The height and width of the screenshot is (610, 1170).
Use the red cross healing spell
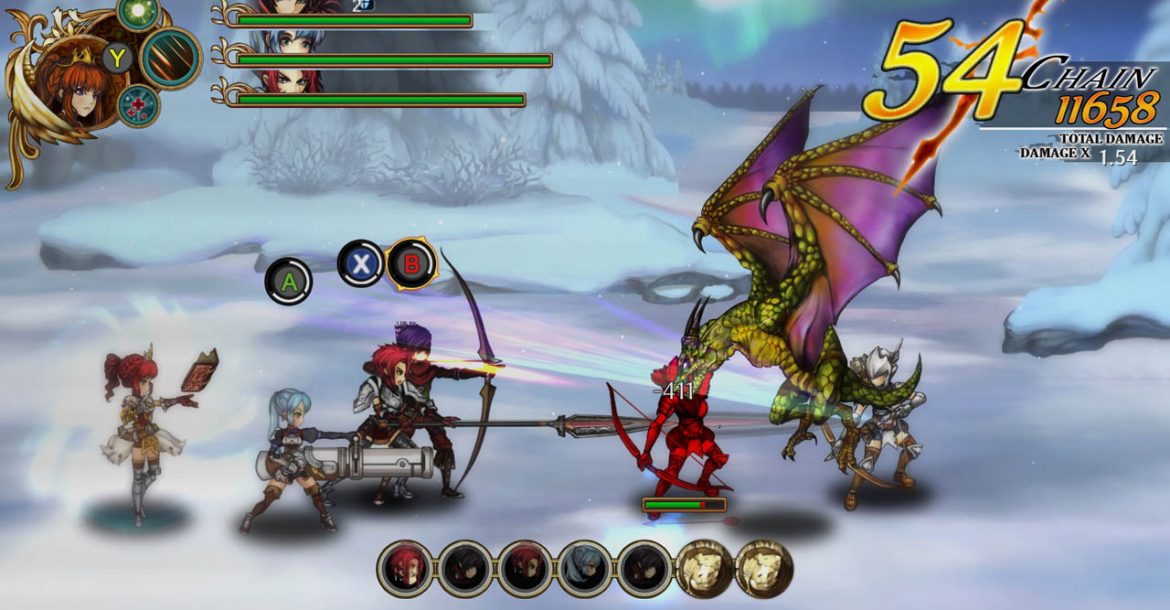(138, 105)
